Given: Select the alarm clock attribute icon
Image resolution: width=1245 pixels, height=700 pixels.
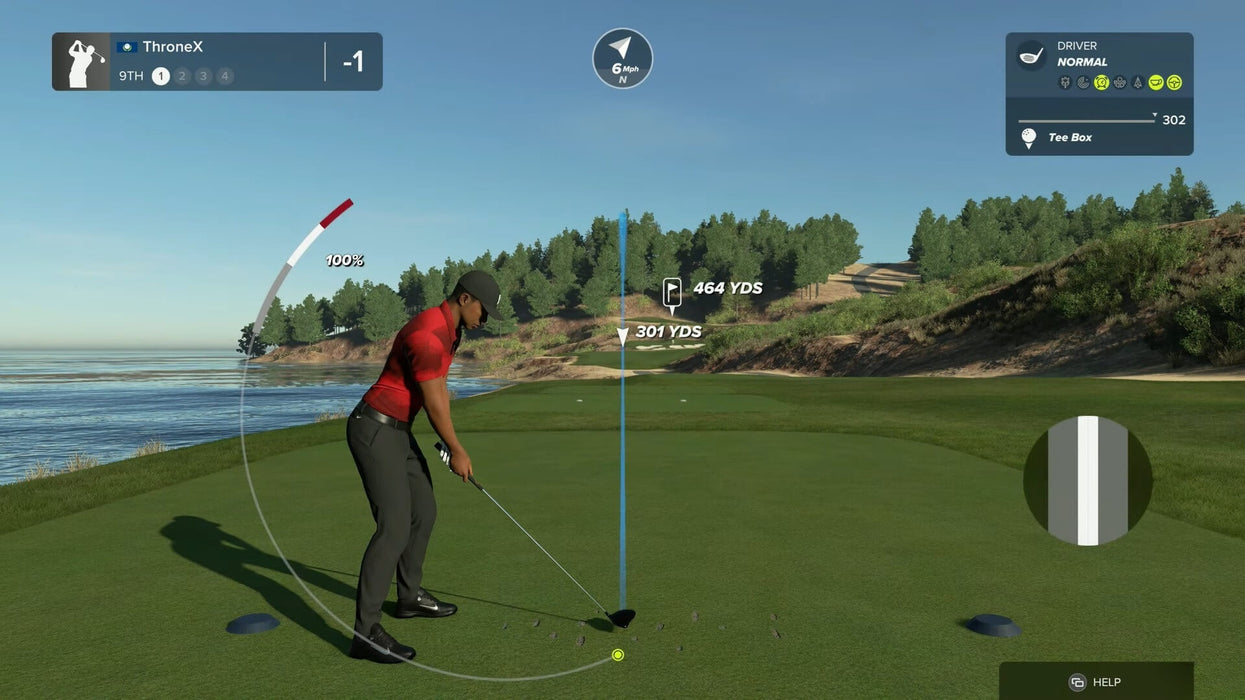Looking at the screenshot, I should 1101,82.
